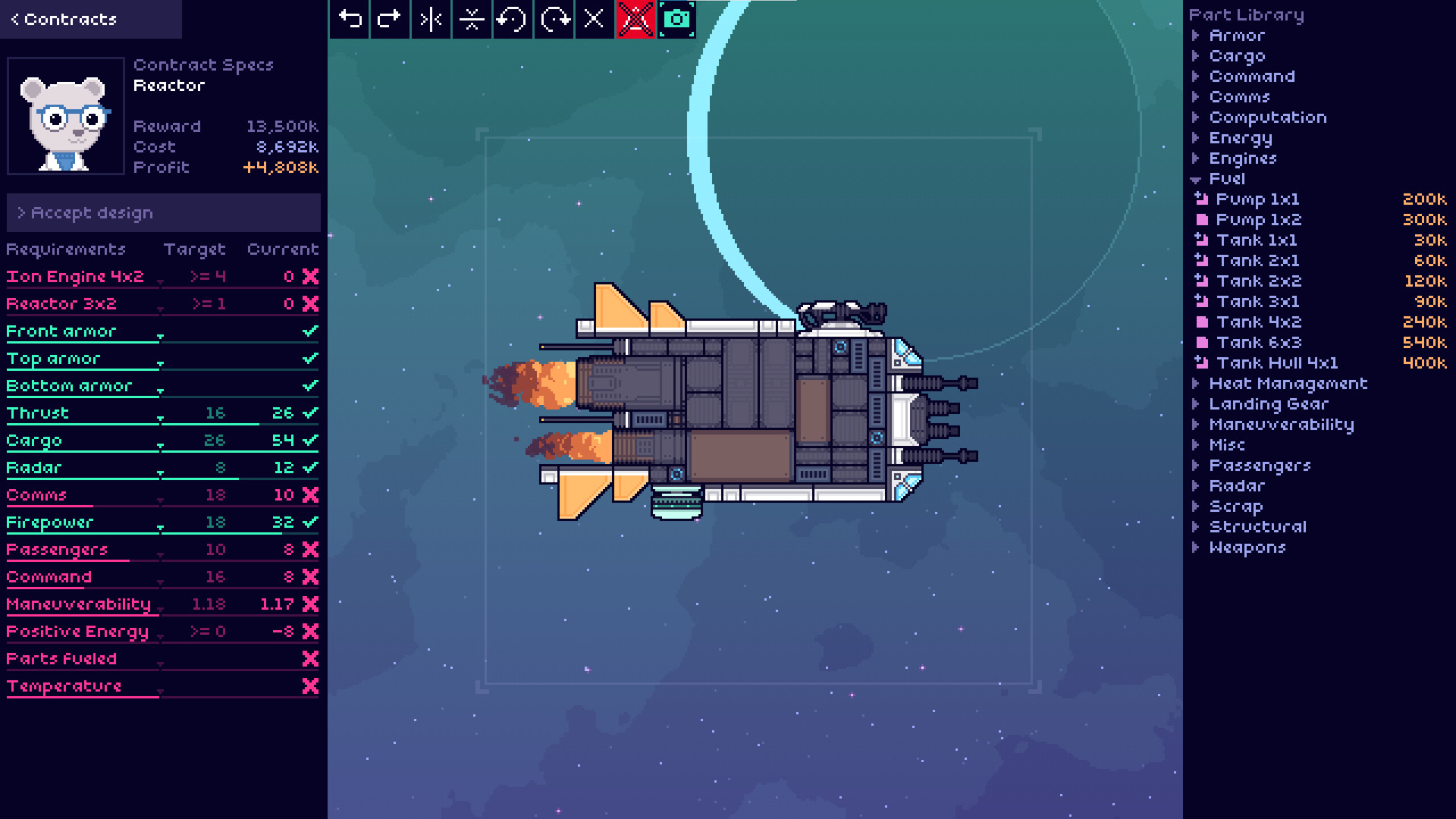Expand the Heat Management category
This screenshot has width=1456, height=819.
tap(1288, 384)
